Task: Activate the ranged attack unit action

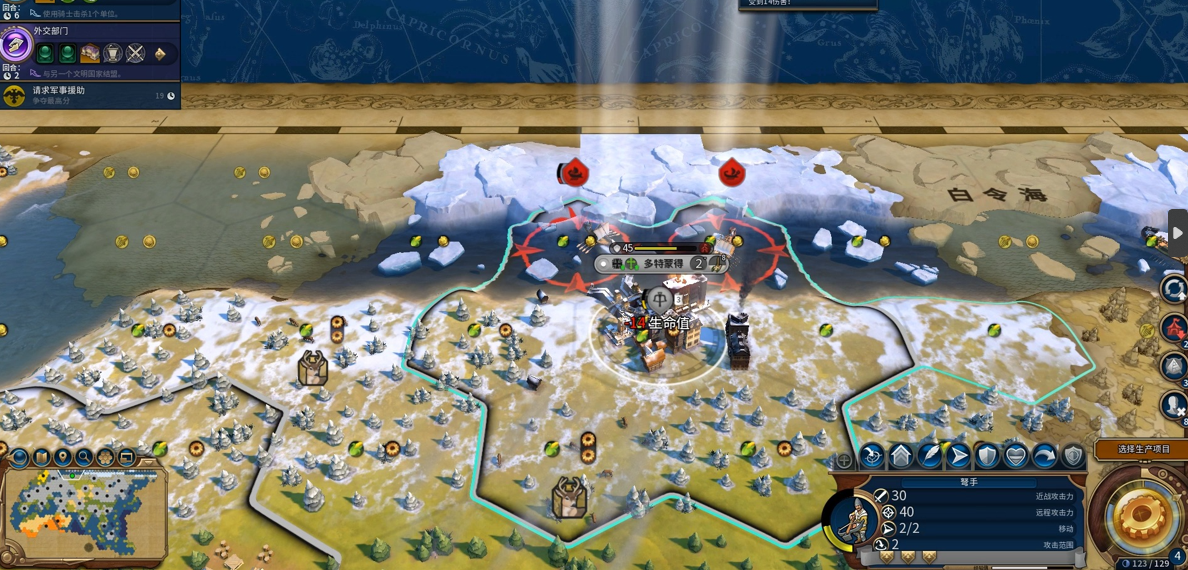Action: pos(872,456)
